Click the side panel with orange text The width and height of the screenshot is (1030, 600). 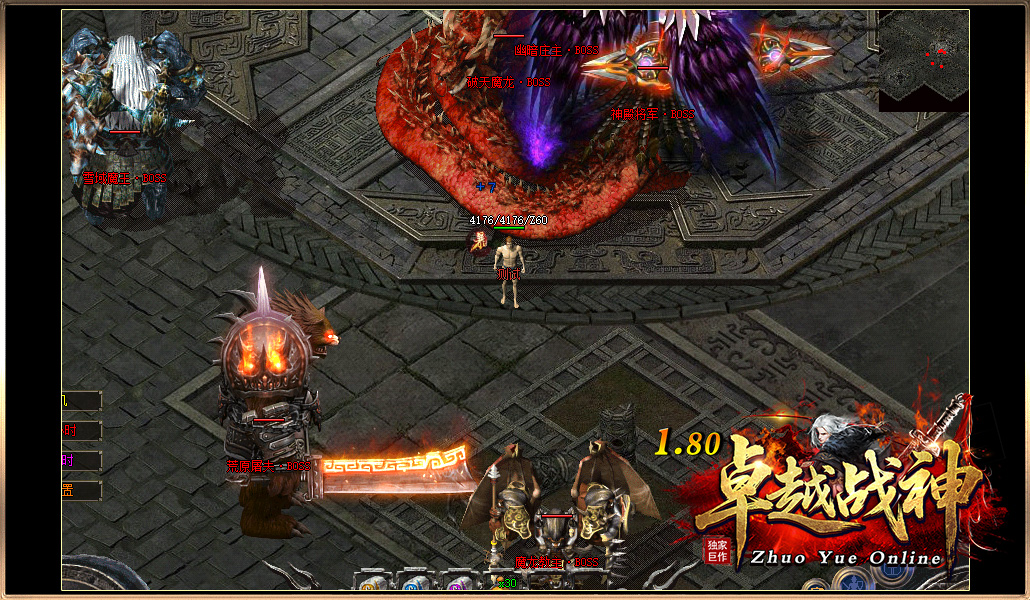[x=81, y=491]
